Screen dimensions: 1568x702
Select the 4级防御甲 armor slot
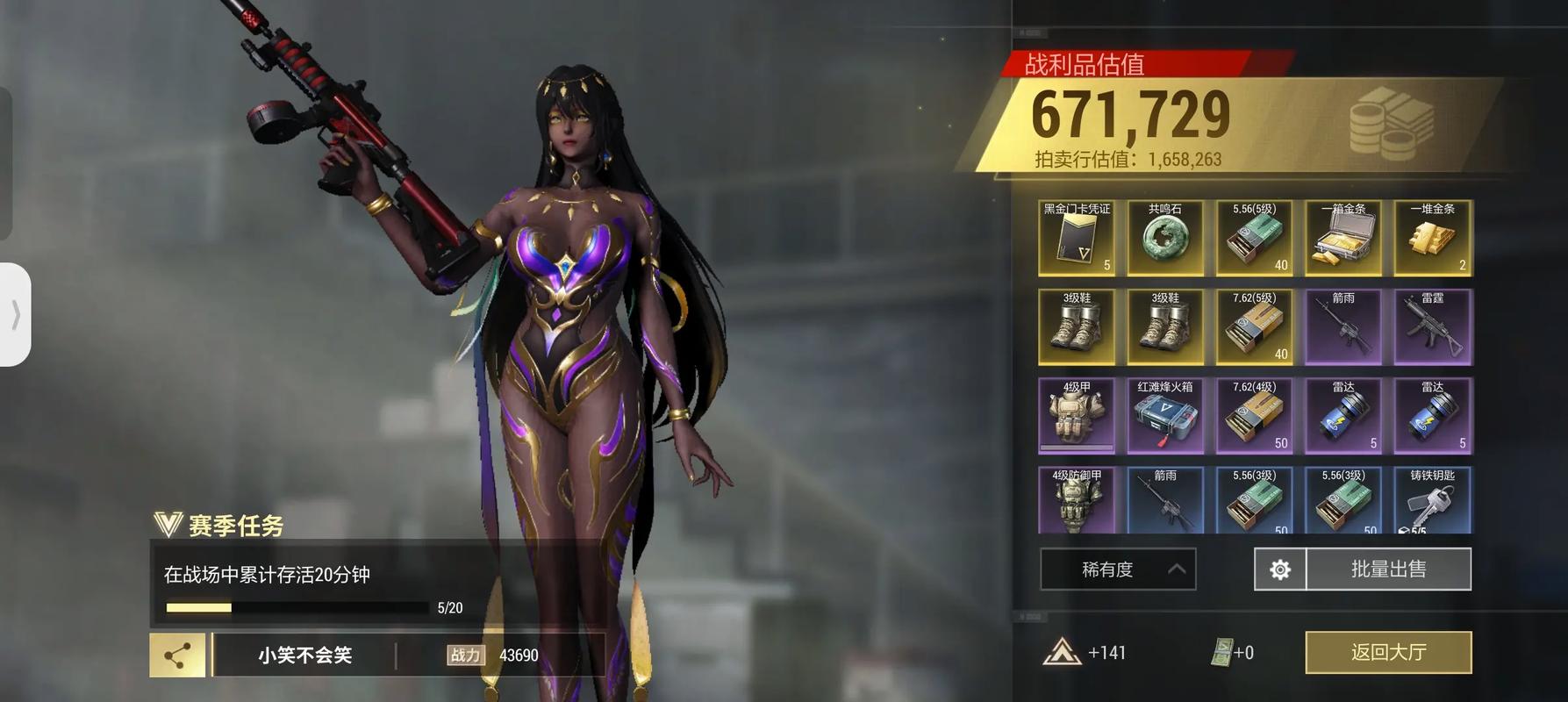[1077, 500]
